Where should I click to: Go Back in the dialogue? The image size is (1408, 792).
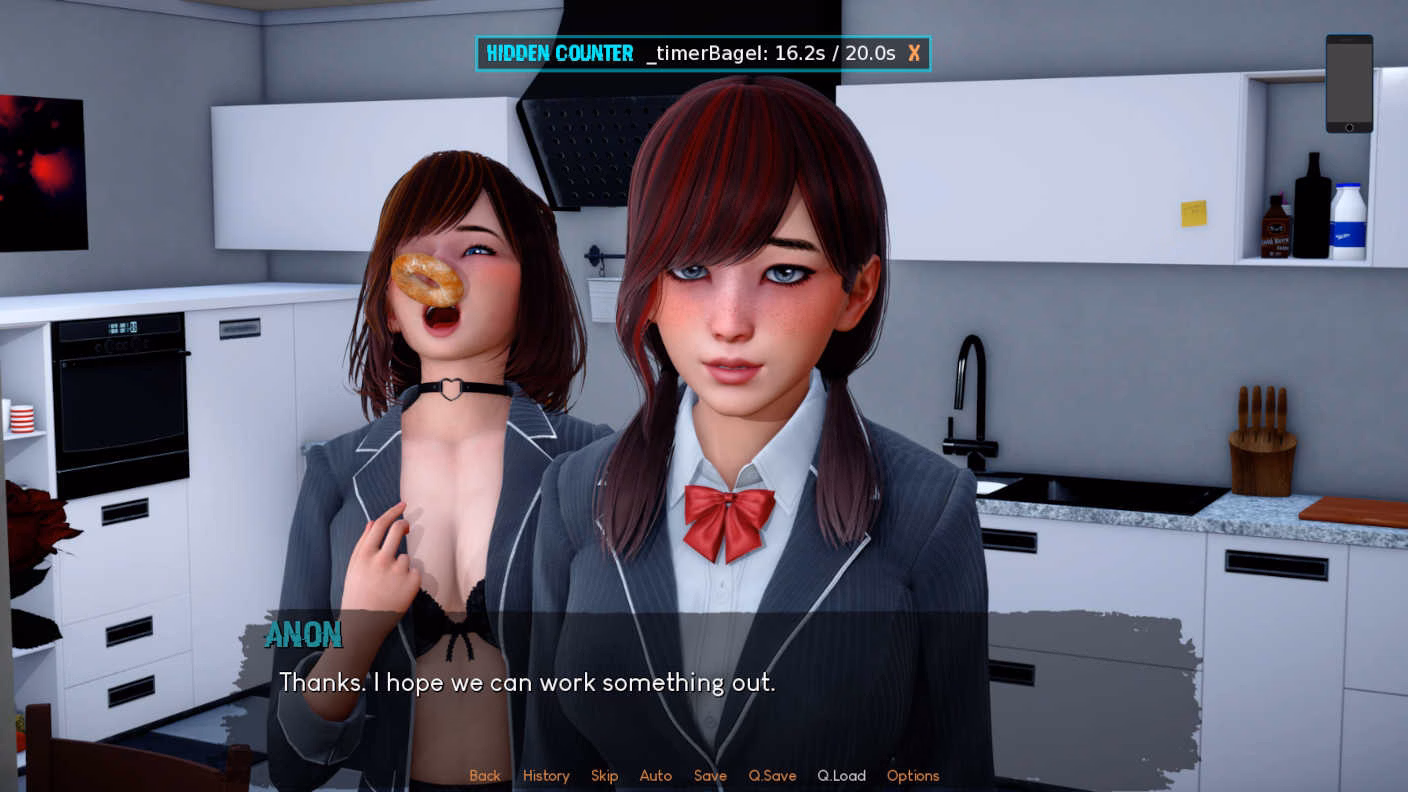tap(485, 776)
